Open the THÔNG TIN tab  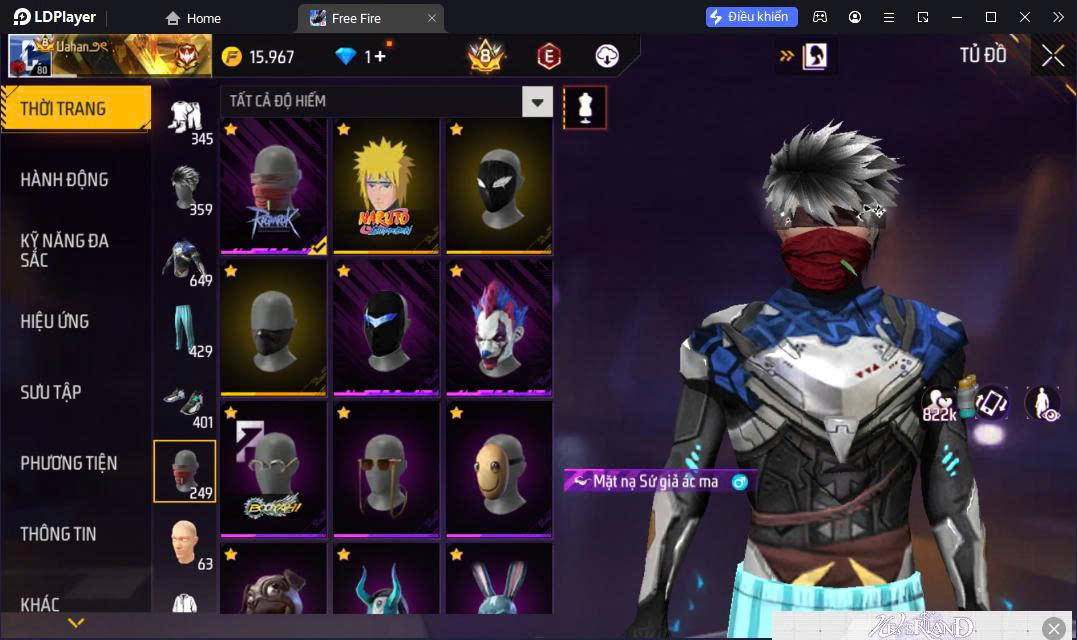tap(59, 534)
